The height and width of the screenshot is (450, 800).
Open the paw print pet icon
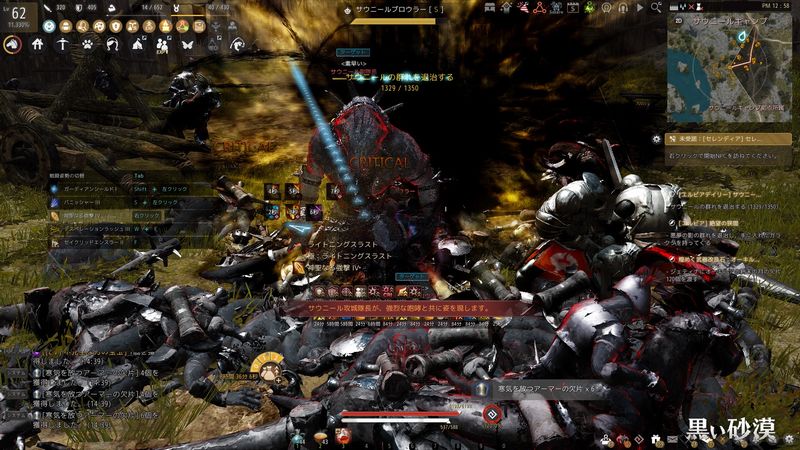click(88, 45)
